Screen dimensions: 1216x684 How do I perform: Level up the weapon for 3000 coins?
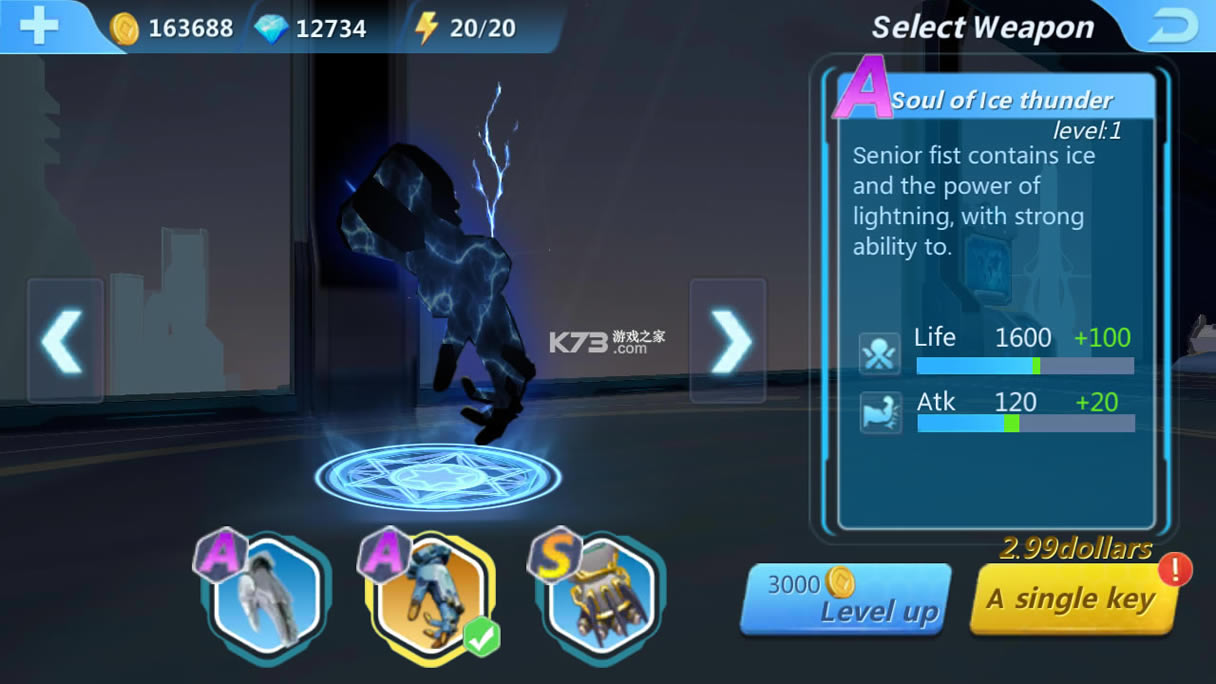point(845,599)
